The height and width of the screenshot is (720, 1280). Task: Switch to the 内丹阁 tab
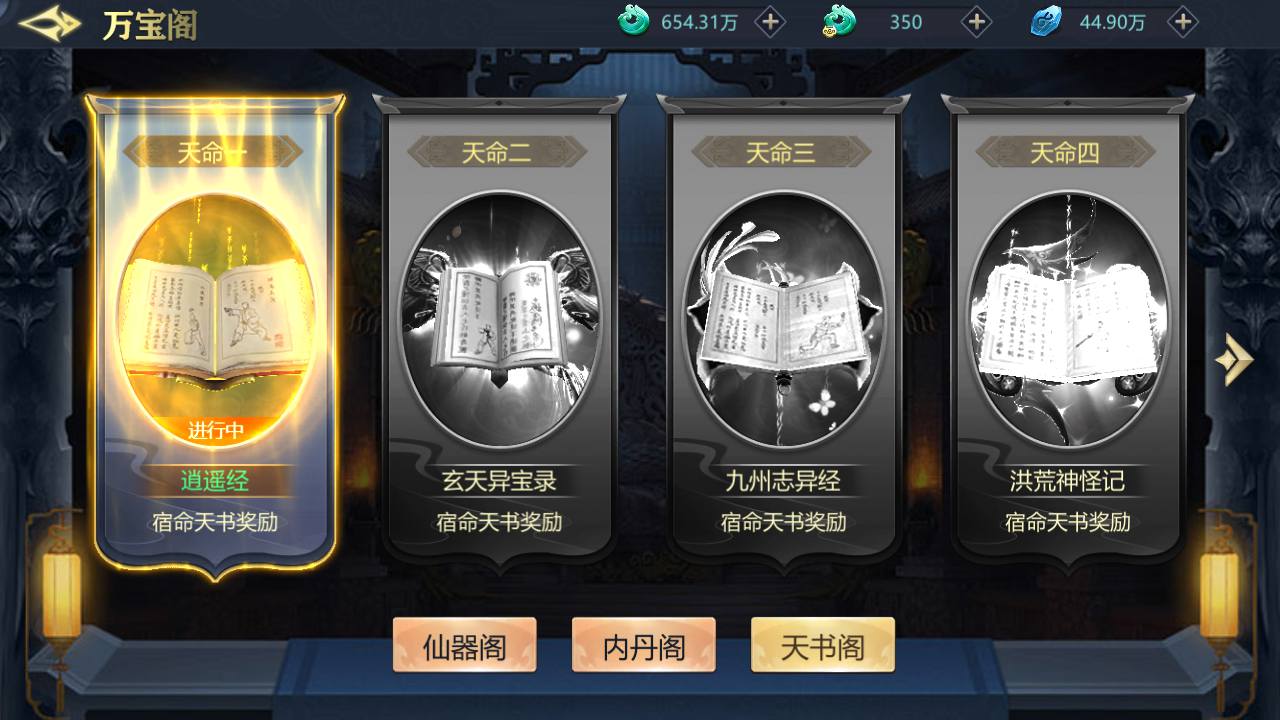[643, 645]
